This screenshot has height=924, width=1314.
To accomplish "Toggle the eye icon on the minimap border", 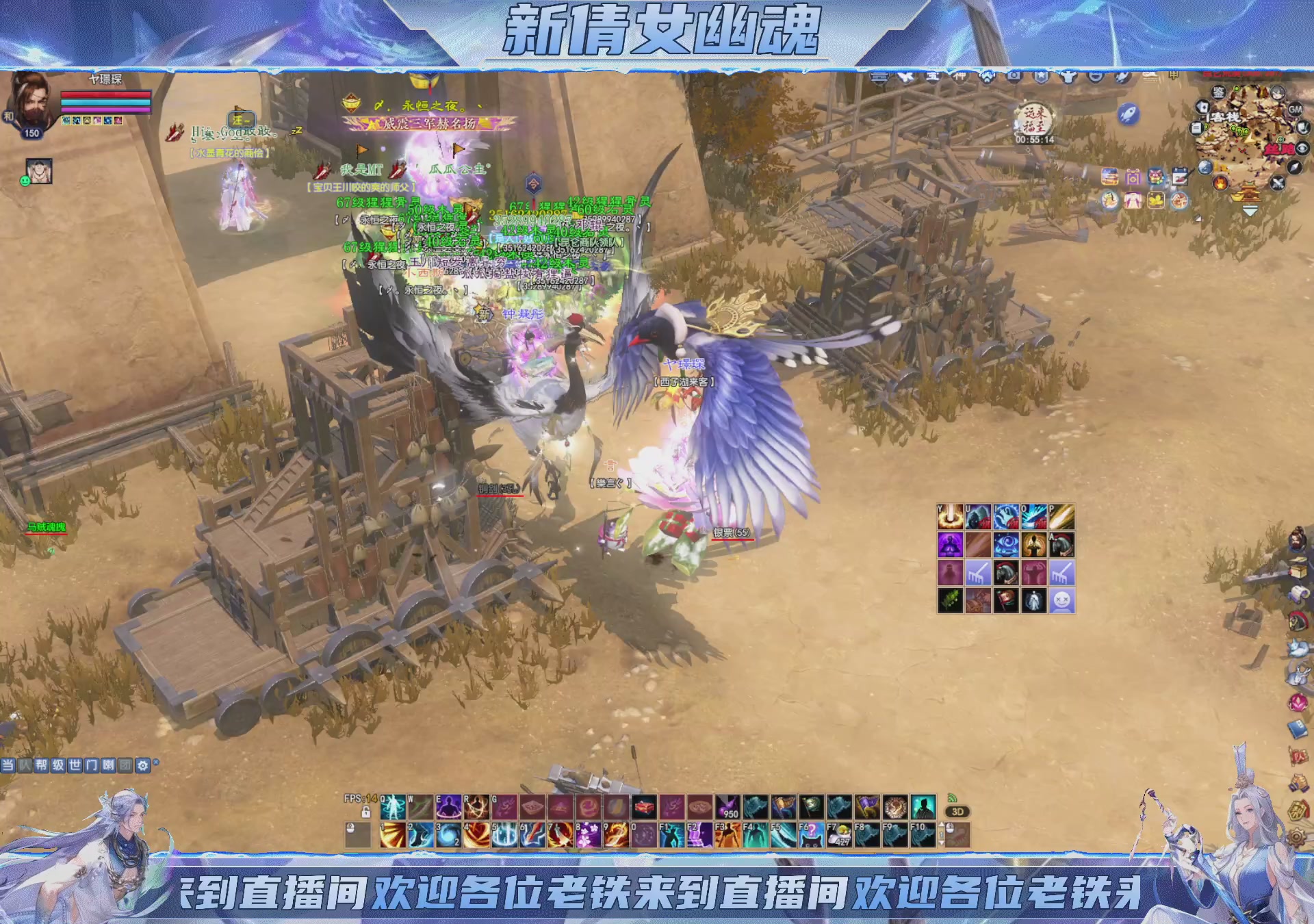I will [1301, 149].
